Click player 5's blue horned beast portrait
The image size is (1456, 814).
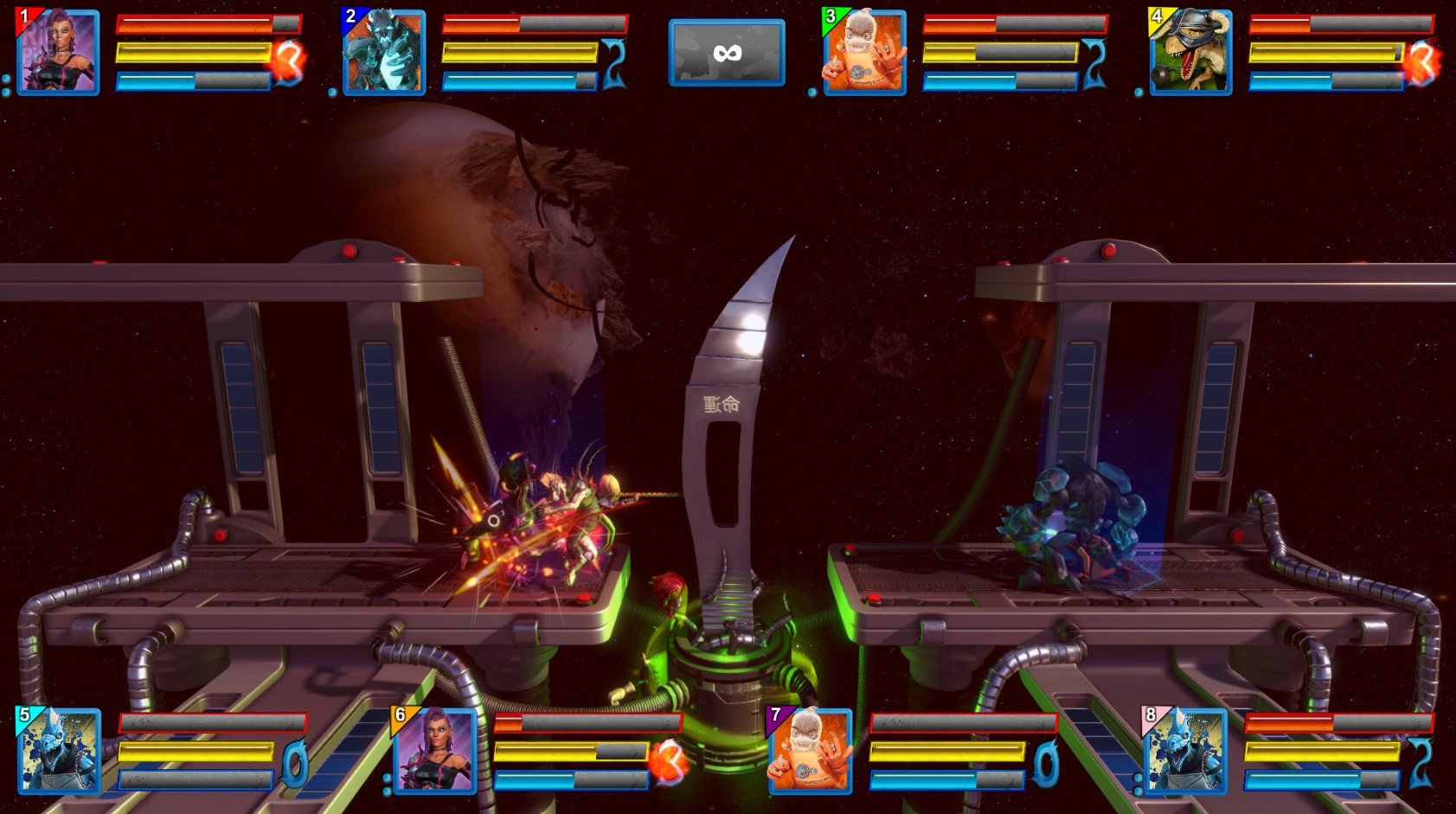point(59,751)
